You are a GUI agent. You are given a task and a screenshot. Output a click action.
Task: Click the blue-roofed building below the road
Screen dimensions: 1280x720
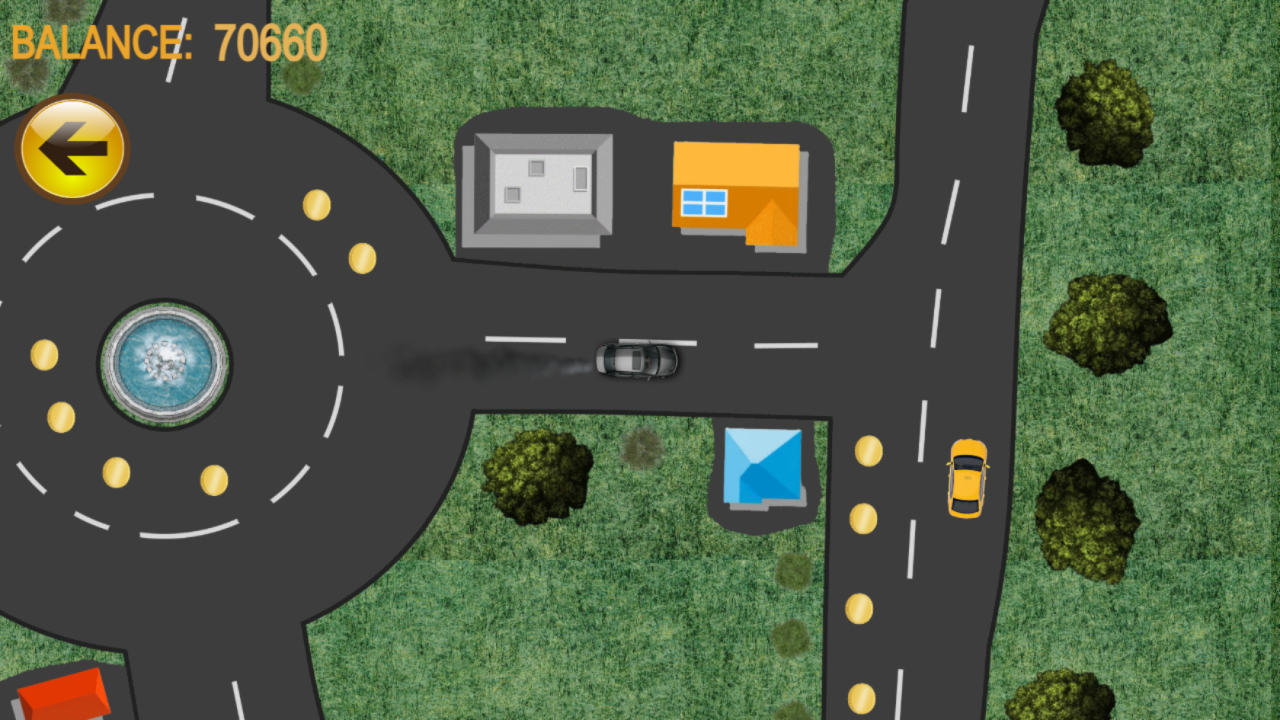762,467
